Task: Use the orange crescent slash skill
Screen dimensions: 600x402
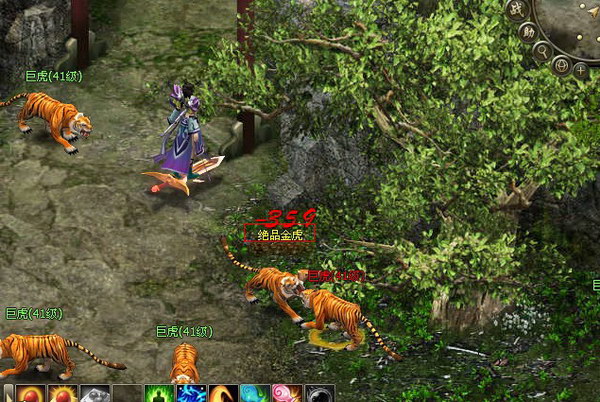Action: point(223,394)
